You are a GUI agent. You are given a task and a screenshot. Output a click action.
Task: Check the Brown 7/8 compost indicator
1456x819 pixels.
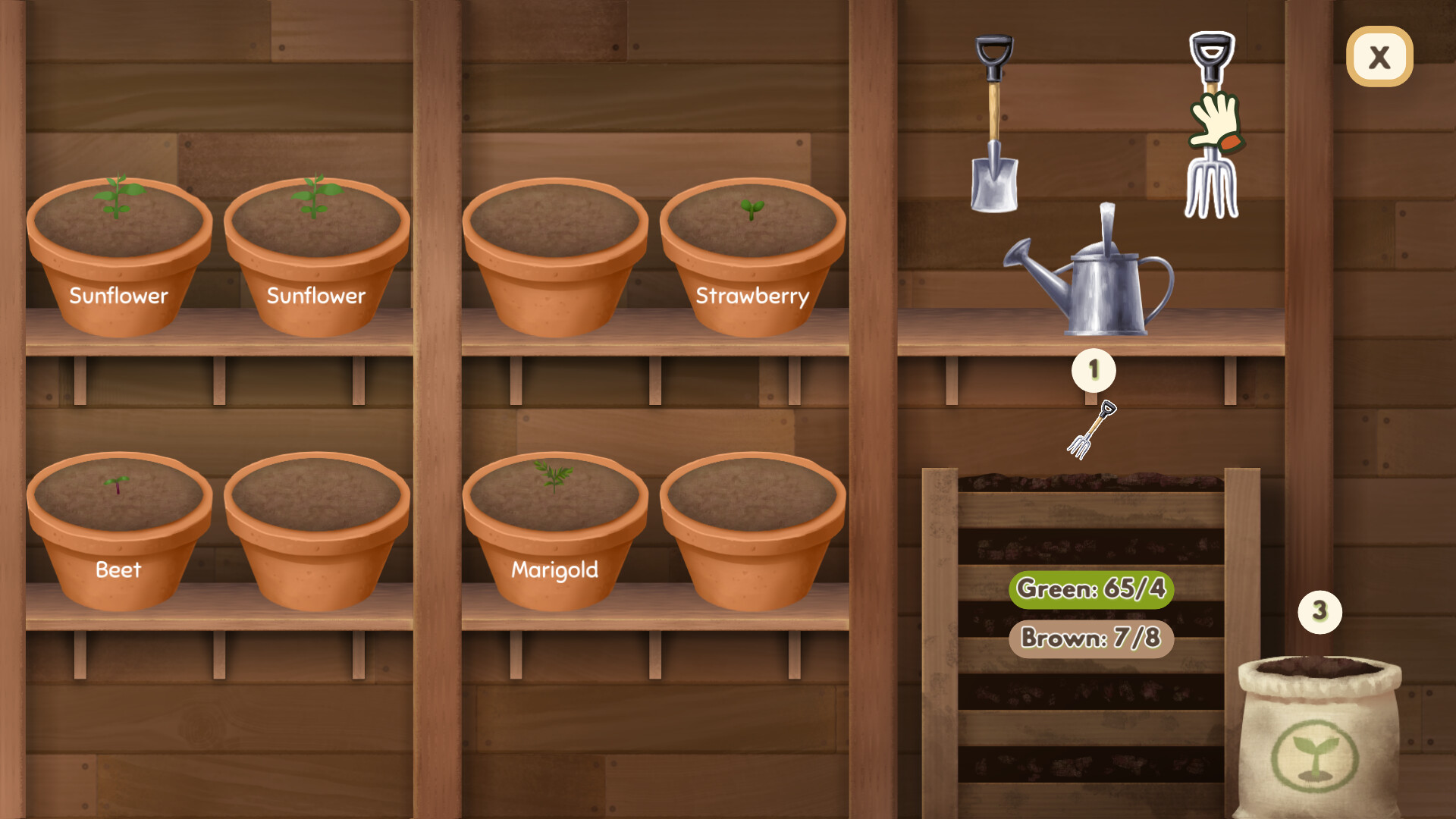coord(1090,639)
